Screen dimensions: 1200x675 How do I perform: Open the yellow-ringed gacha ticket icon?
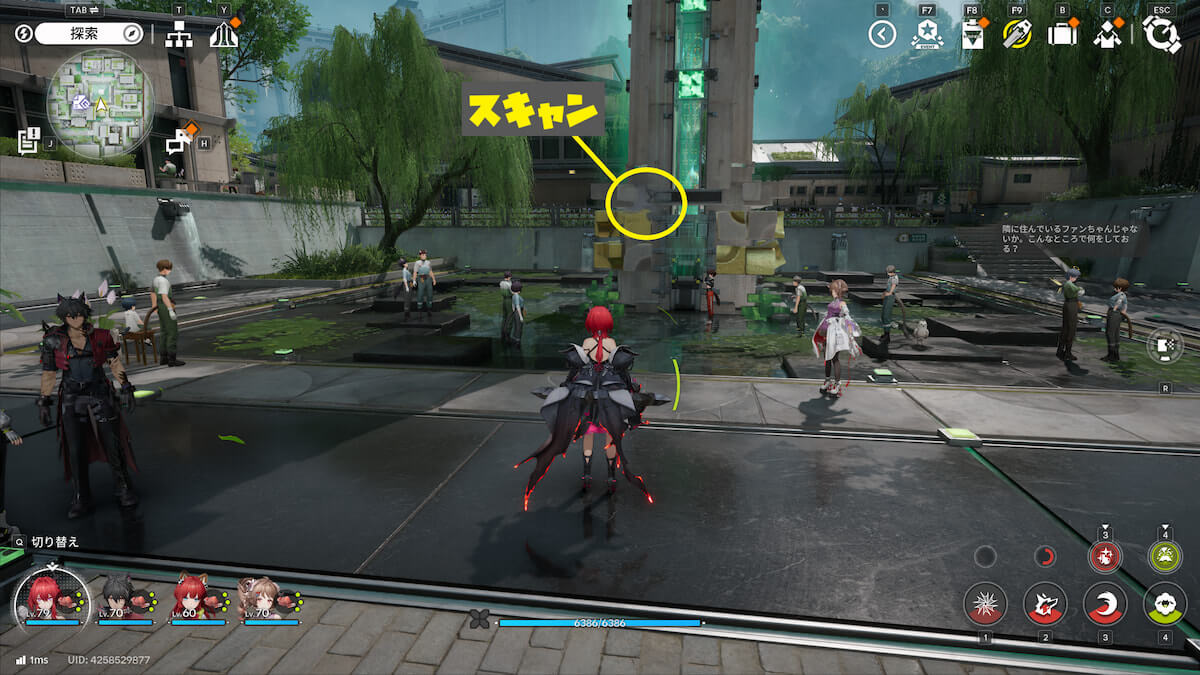[x=1017, y=35]
